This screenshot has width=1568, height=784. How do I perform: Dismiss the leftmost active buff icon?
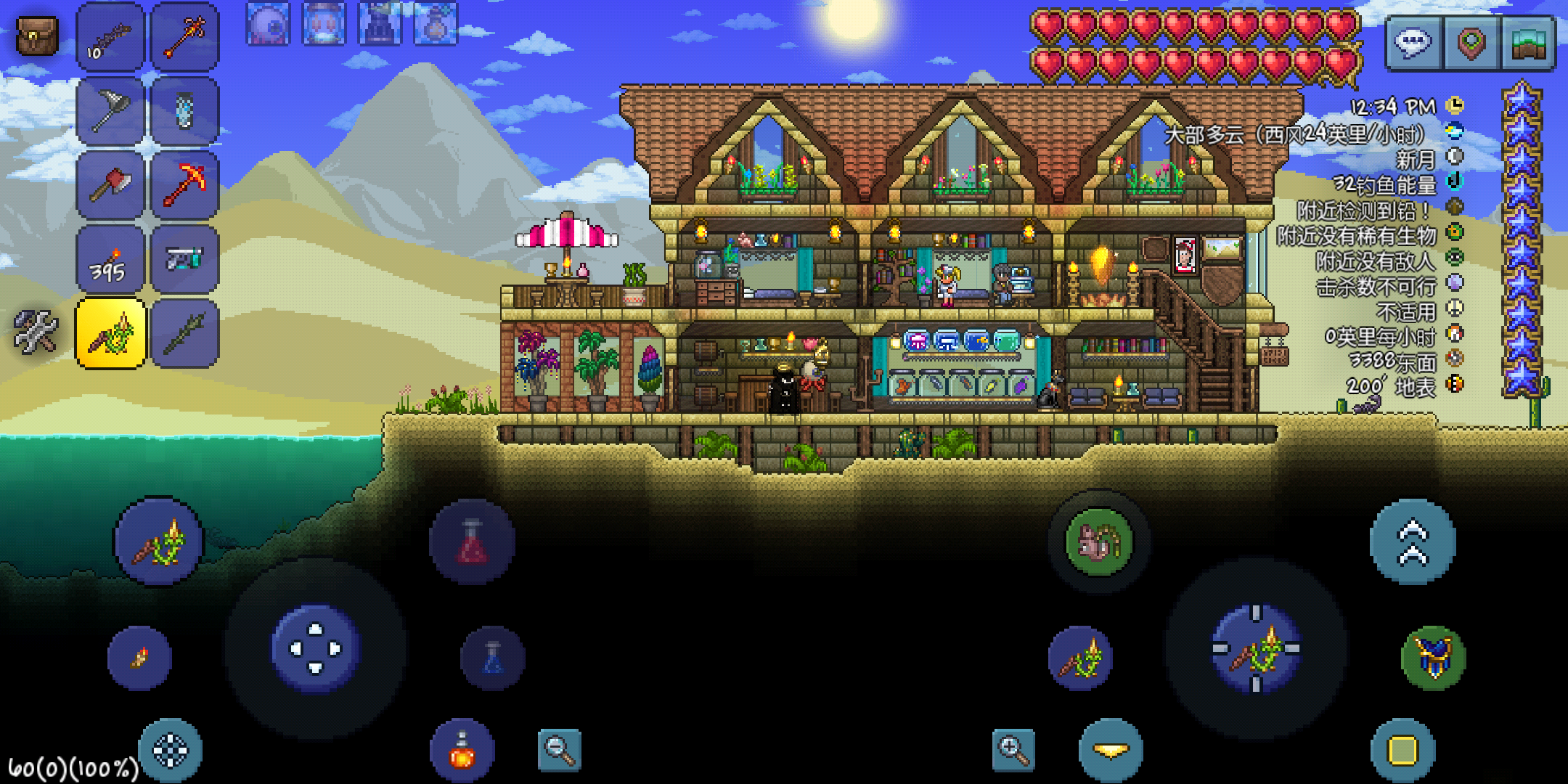pyautogui.click(x=267, y=22)
